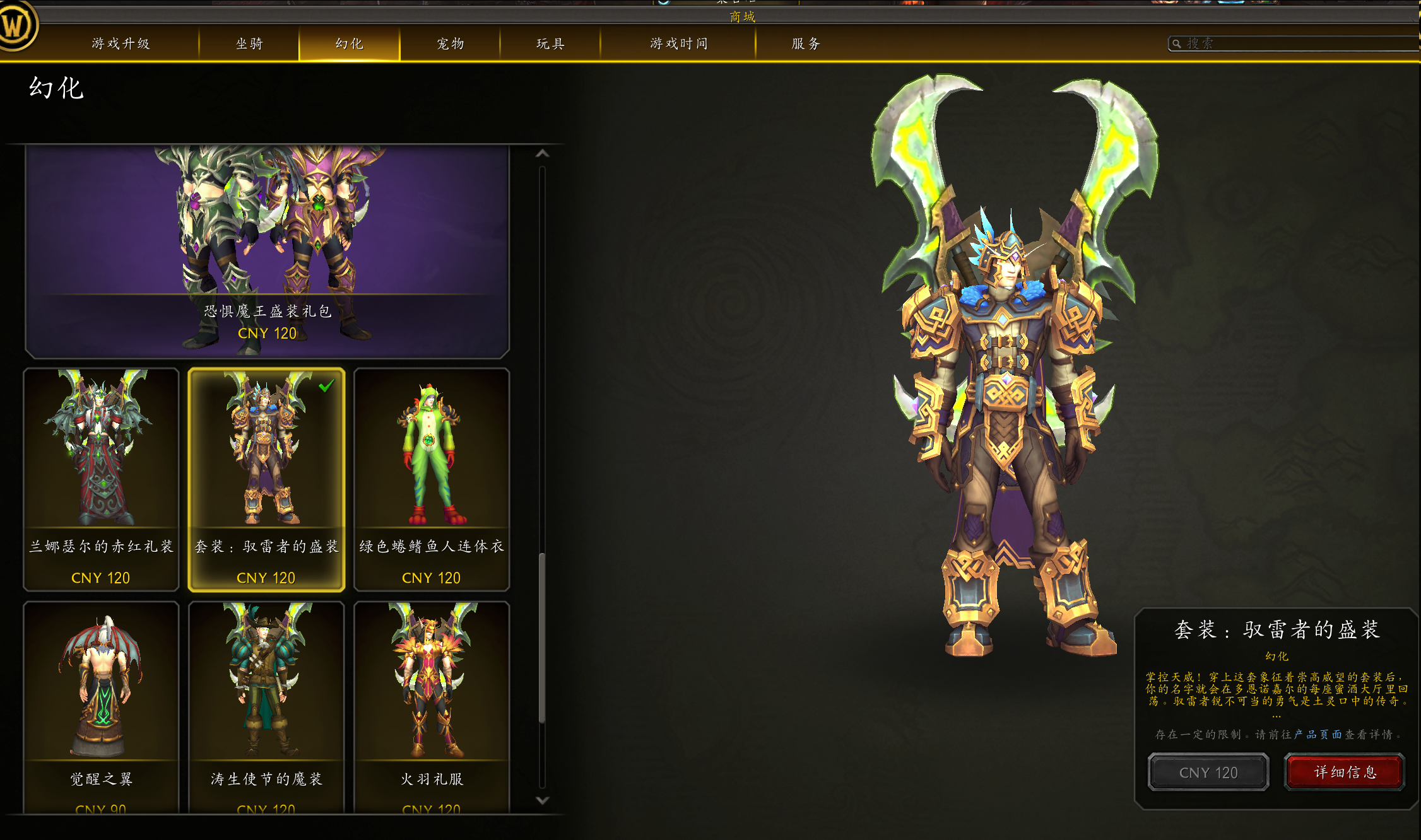
Task: Open the 游戏升级 shop category
Action: tap(121, 44)
